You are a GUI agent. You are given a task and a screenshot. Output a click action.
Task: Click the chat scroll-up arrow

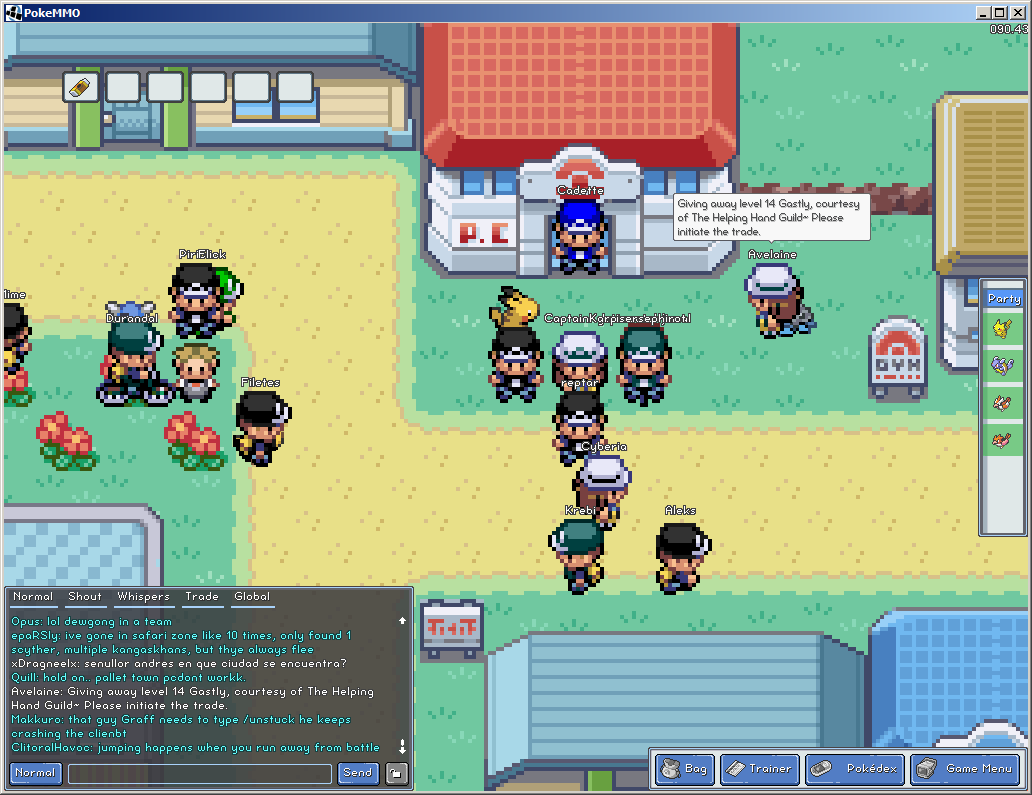point(402,621)
